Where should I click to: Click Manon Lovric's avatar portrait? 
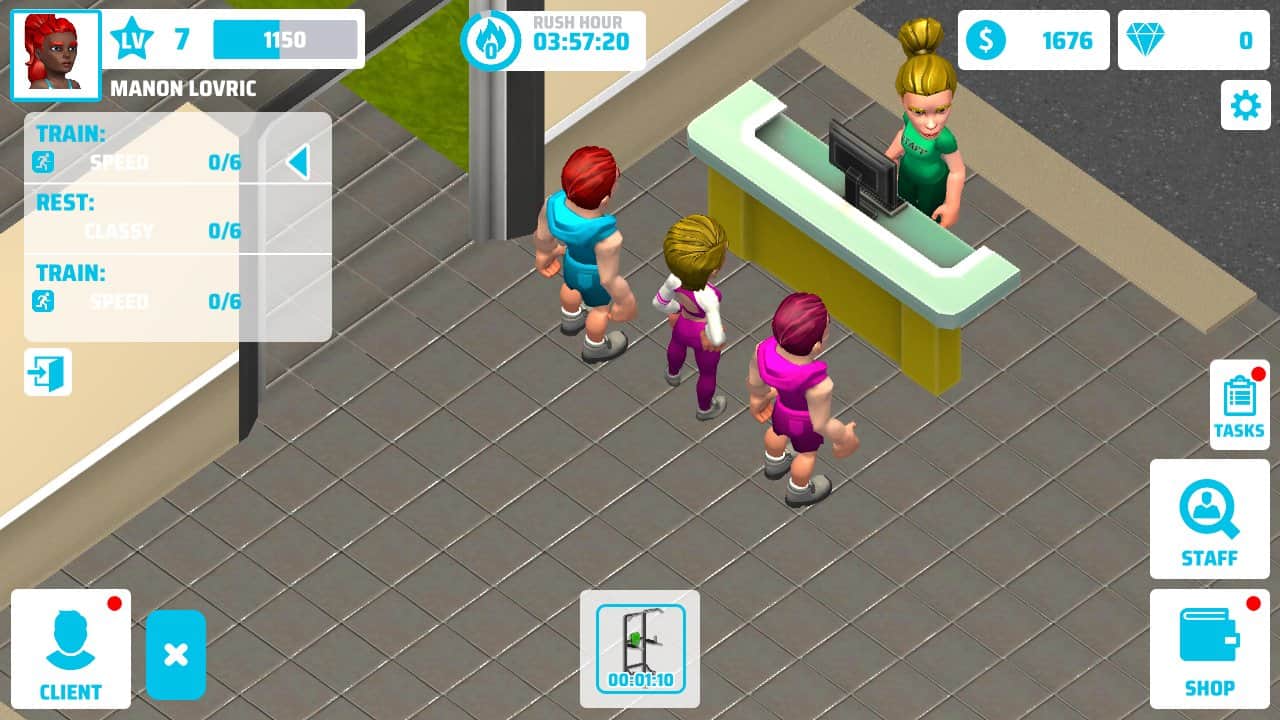(55, 53)
